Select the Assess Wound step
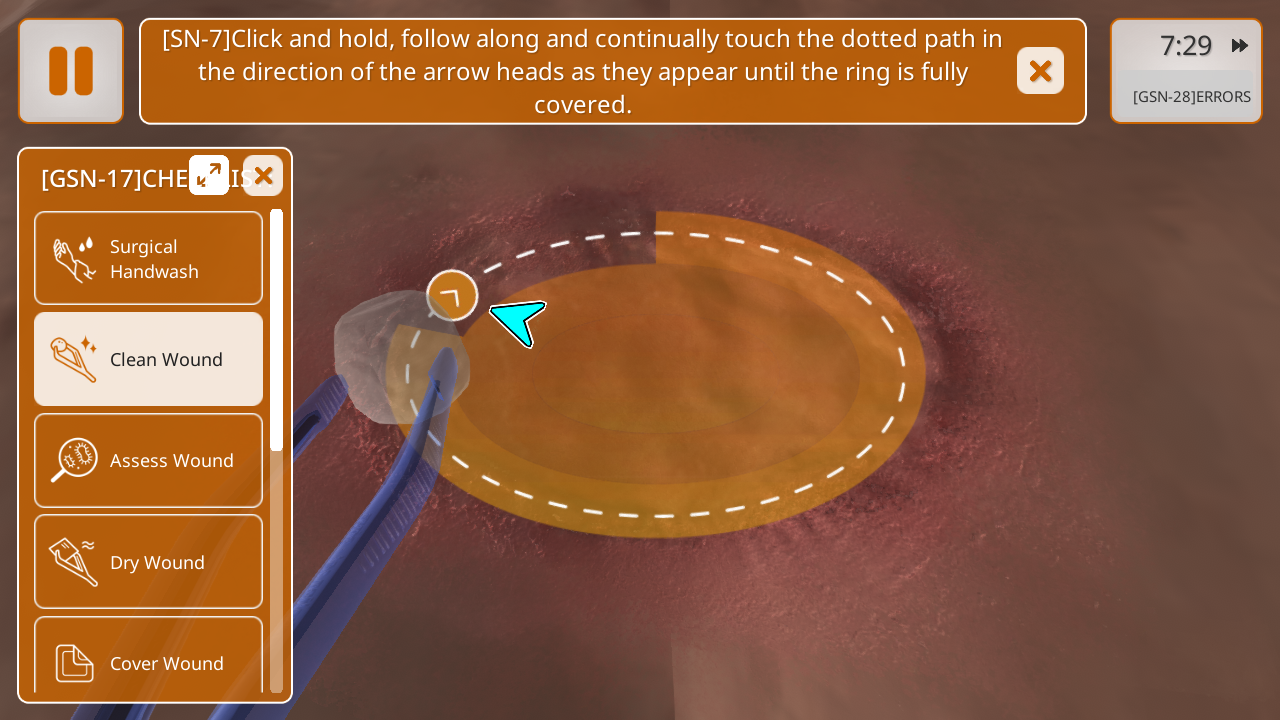This screenshot has width=1280, height=720. point(149,461)
